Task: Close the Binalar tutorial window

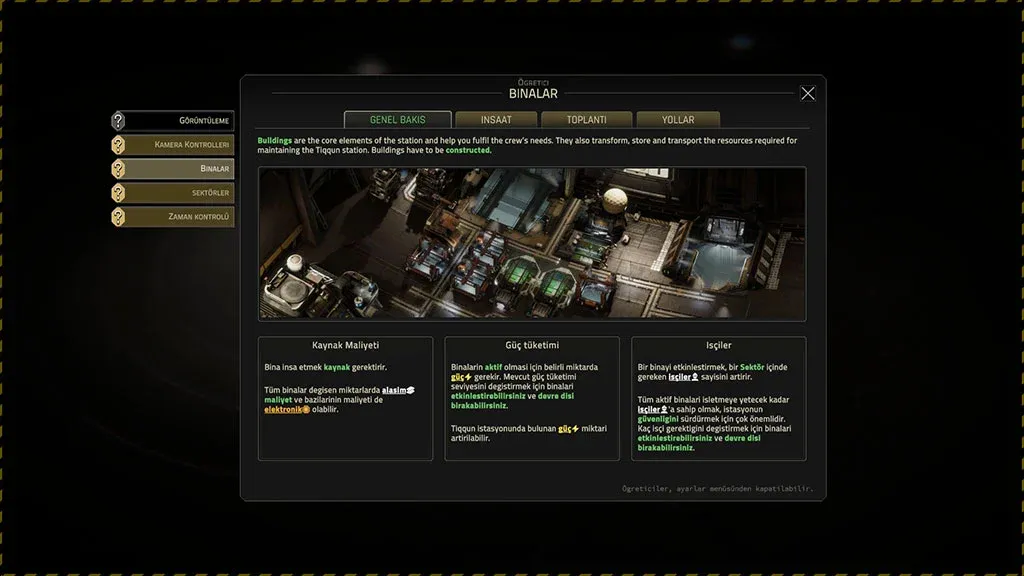Action: 808,93
